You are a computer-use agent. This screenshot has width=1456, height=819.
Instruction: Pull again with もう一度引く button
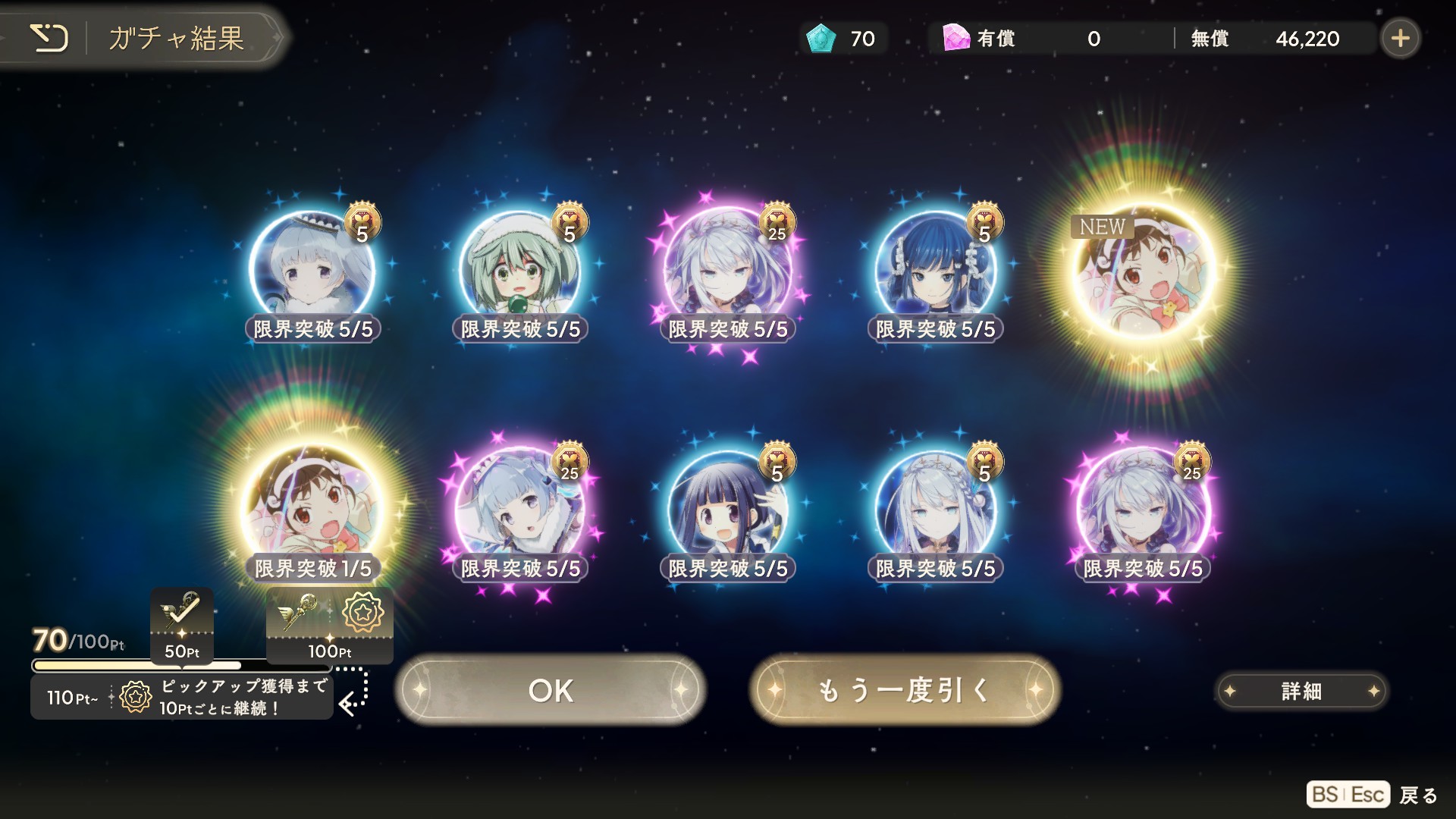(905, 690)
